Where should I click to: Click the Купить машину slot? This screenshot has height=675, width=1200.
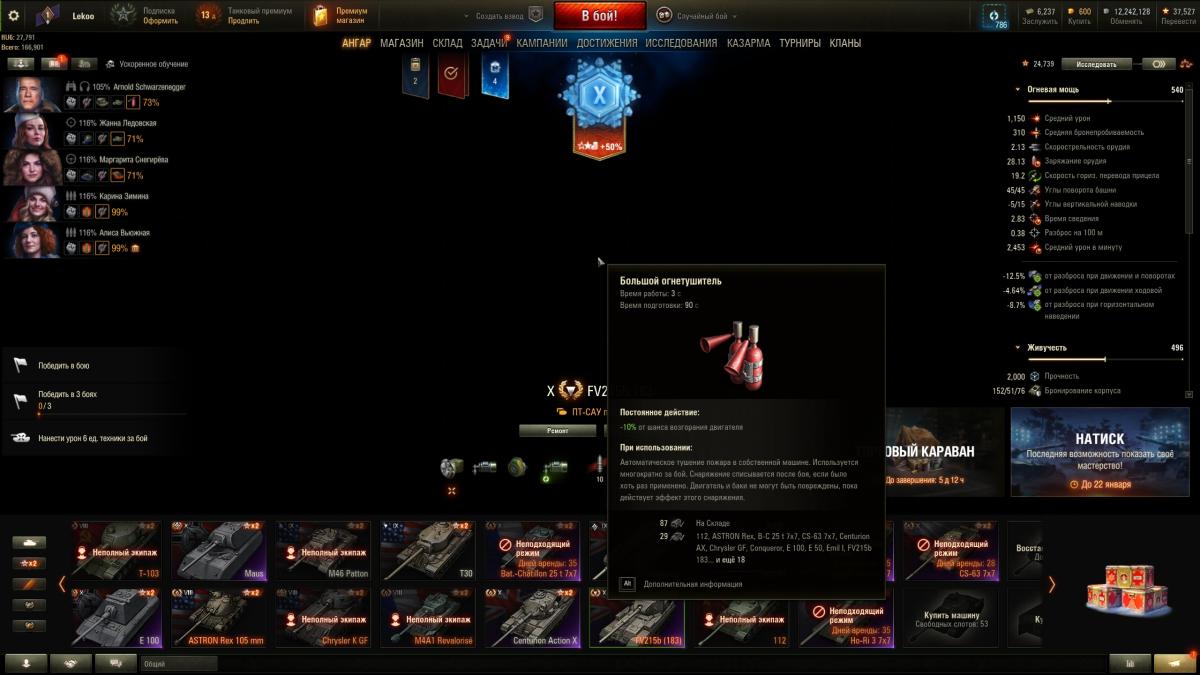coord(951,617)
